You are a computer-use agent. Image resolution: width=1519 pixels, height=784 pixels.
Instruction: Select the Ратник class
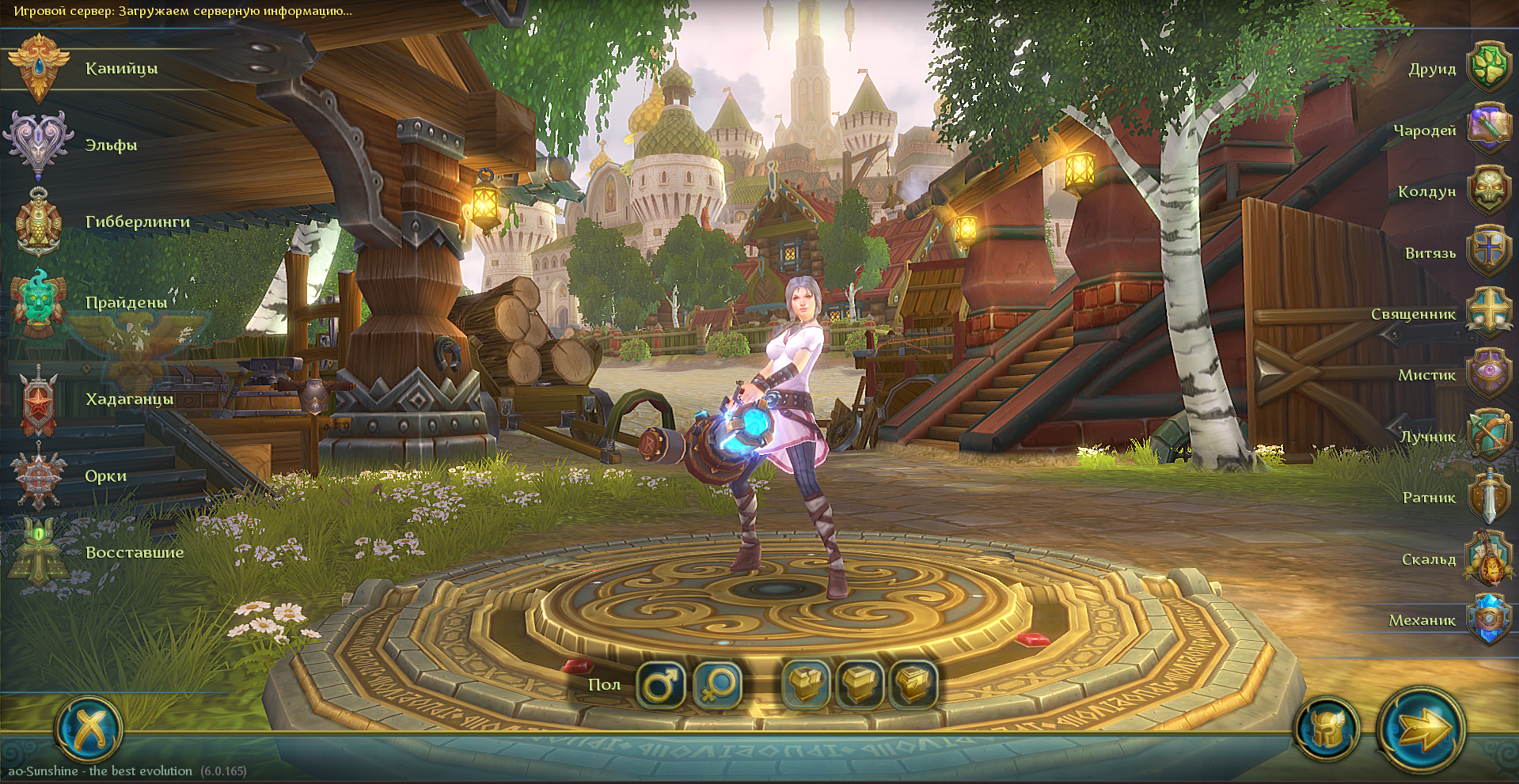[x=1488, y=498]
